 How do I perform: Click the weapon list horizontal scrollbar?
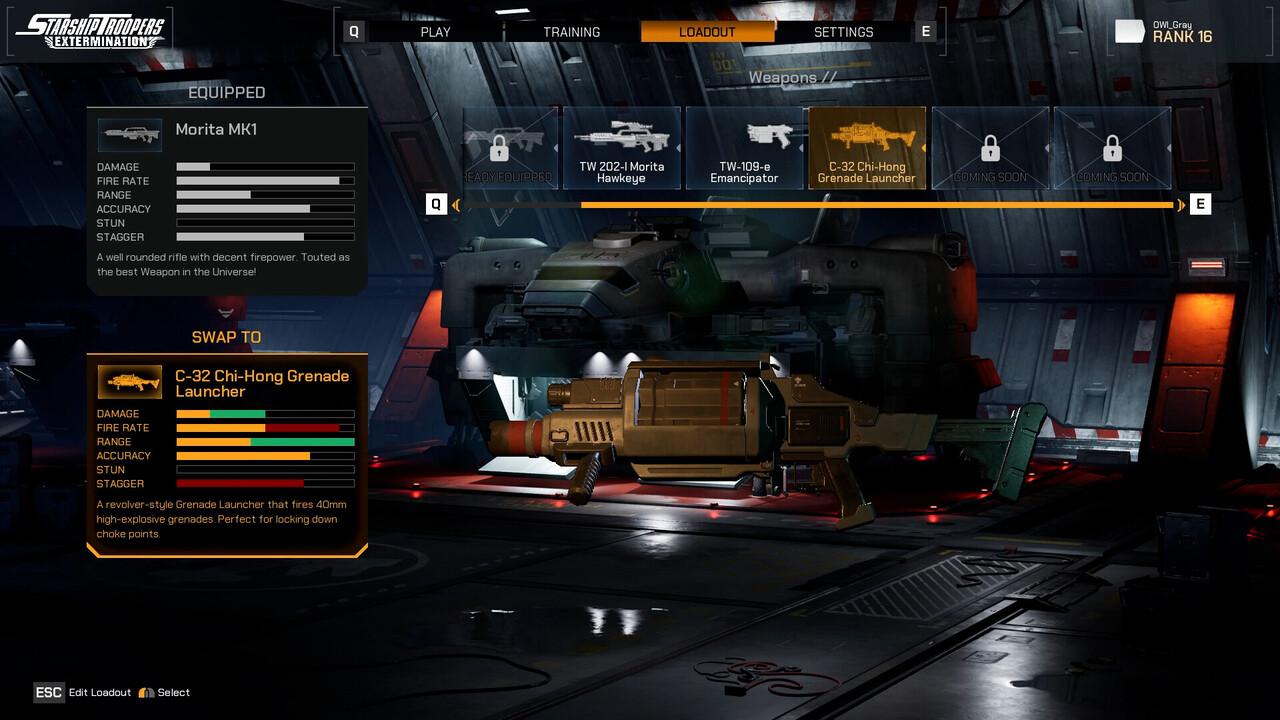coord(876,205)
